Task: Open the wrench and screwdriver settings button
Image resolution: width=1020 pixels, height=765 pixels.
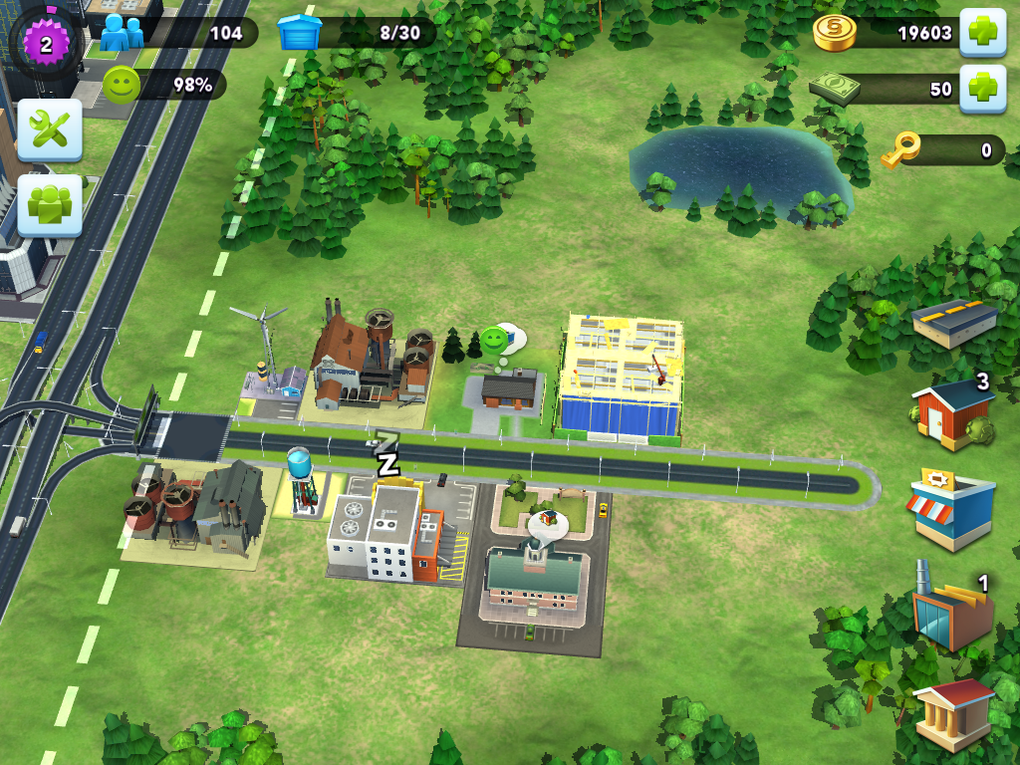Action: point(49,130)
